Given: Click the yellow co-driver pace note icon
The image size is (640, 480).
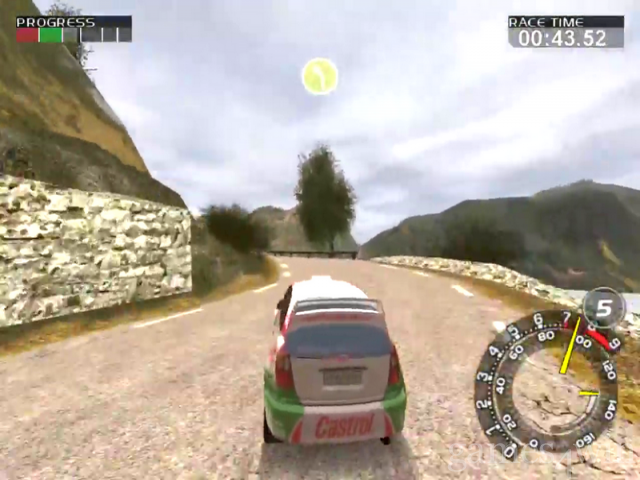Looking at the screenshot, I should click(x=320, y=76).
